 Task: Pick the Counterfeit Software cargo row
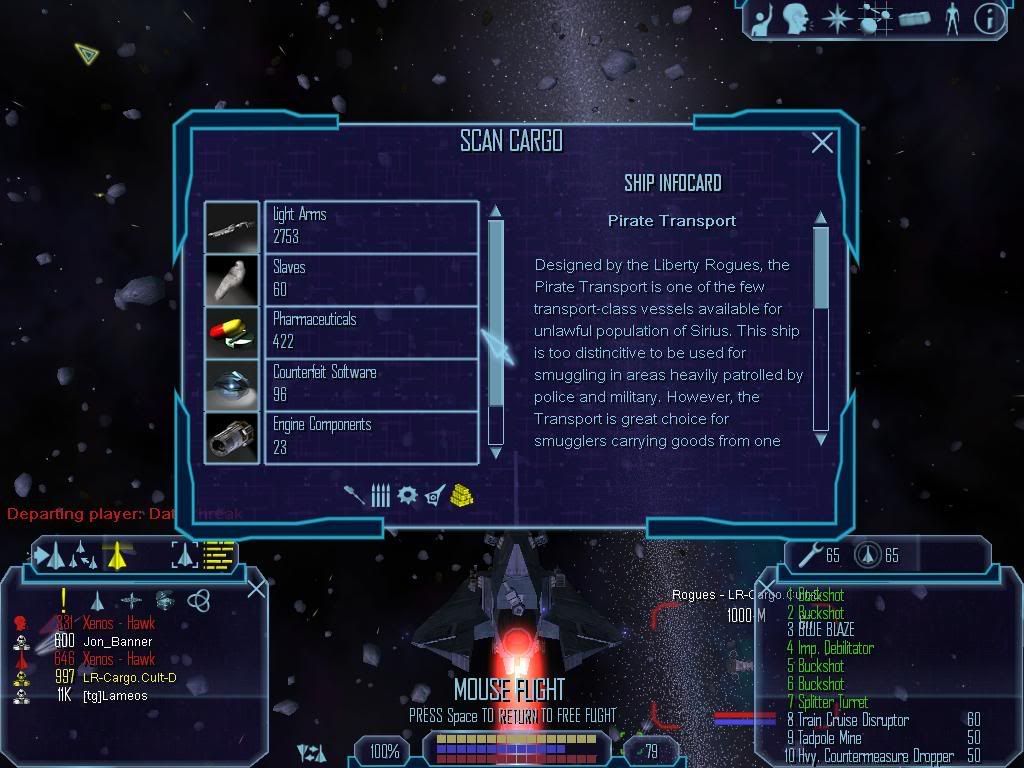[x=371, y=384]
